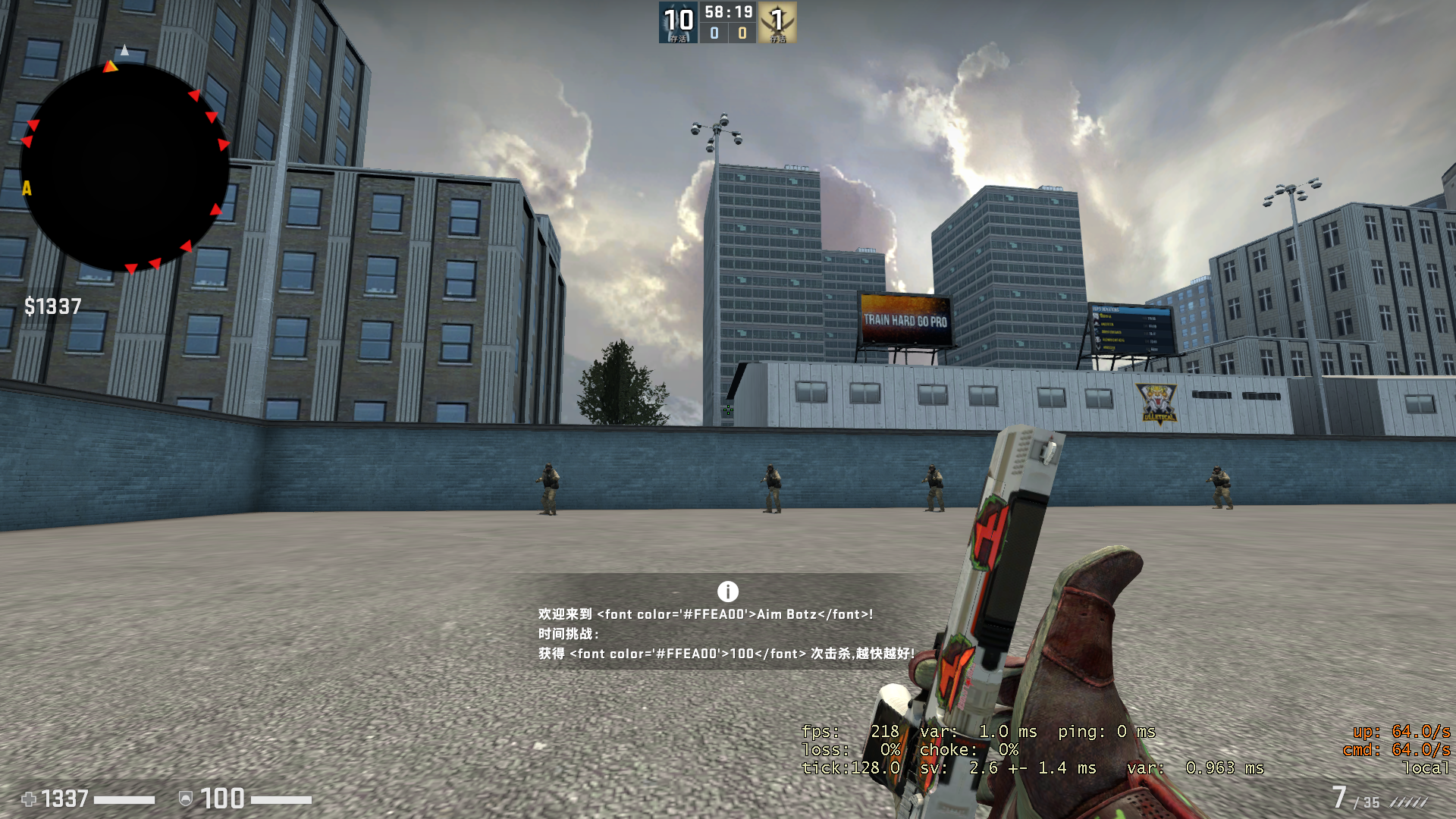
Task: Click the armor shield icon beside 100
Action: [x=187, y=799]
